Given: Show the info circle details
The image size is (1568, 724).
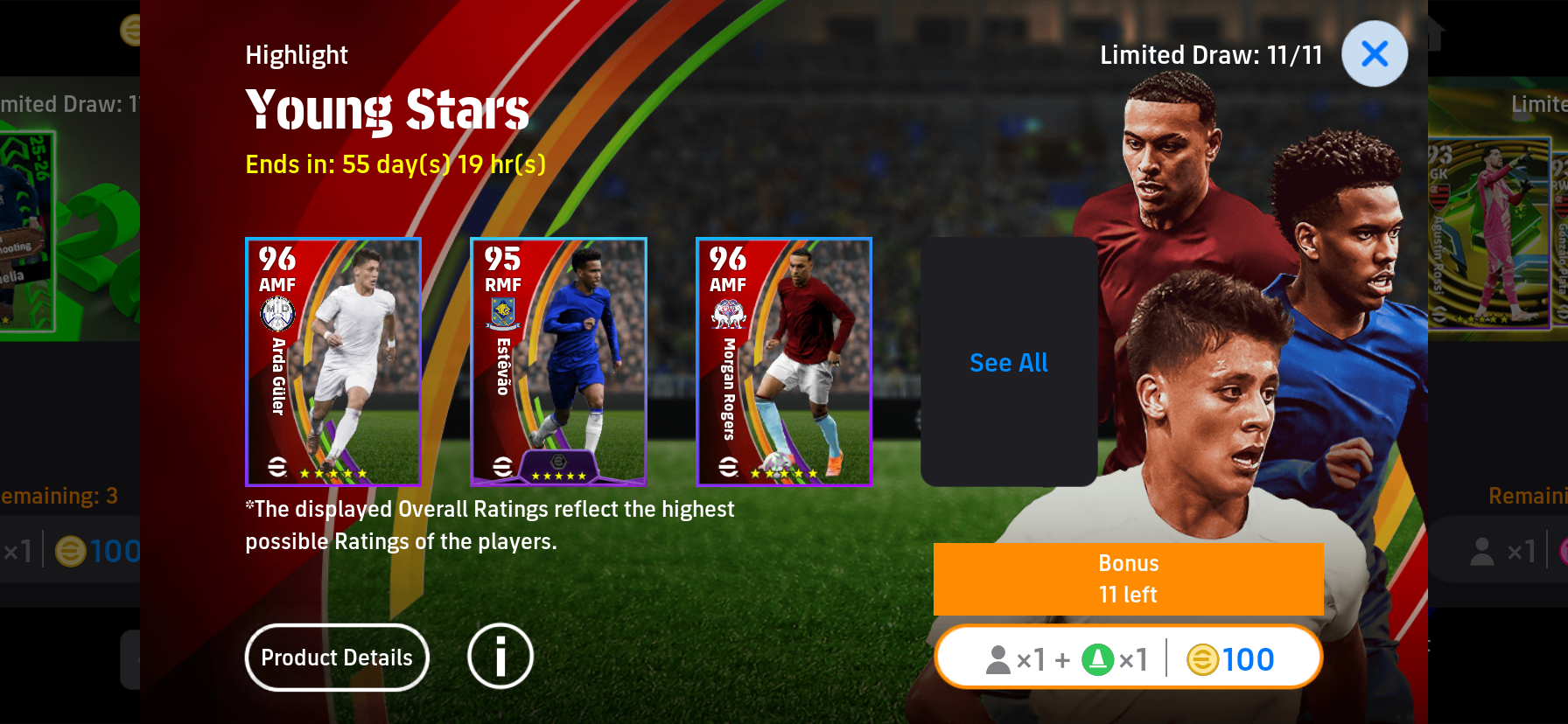Looking at the screenshot, I should click(x=500, y=657).
